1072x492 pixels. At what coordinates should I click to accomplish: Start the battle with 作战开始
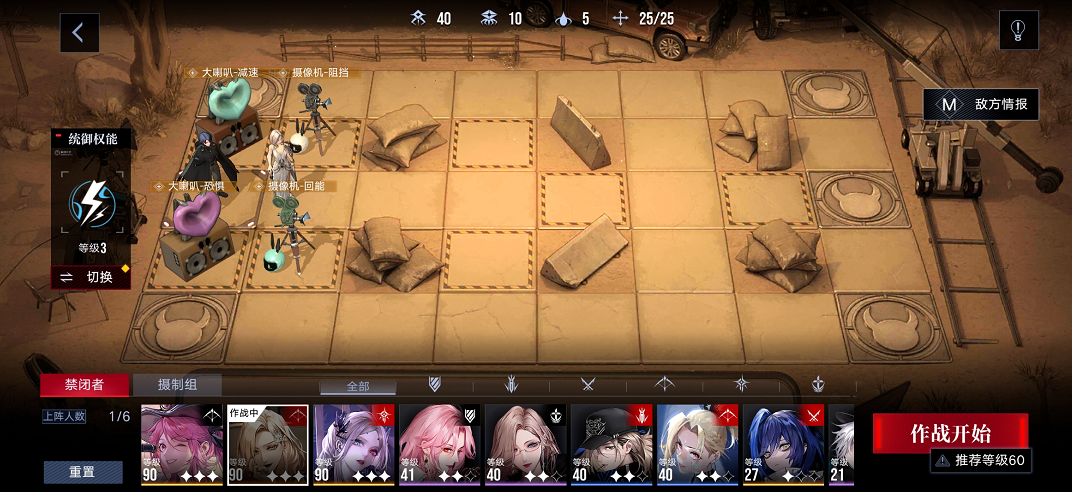click(949, 433)
